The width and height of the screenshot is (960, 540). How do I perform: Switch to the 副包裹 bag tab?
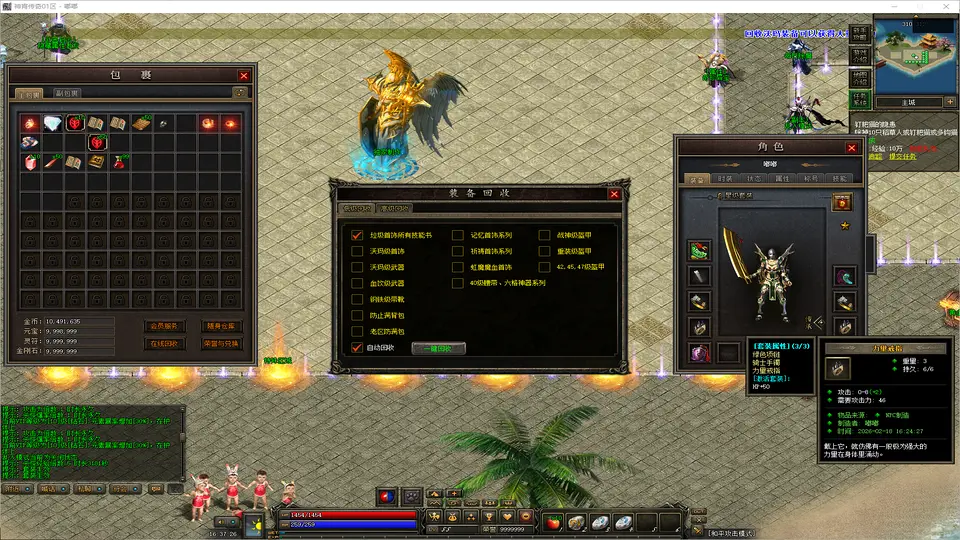68,93
